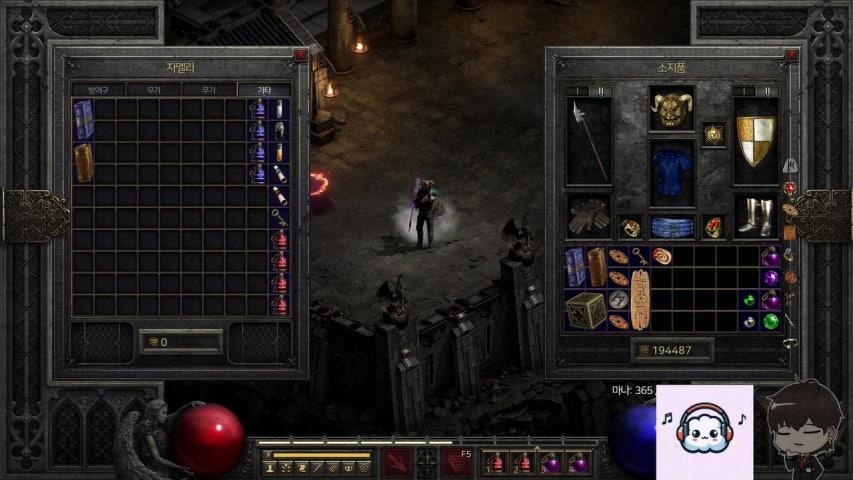Select the equipped boots
This screenshot has height=480, width=853.
point(755,215)
